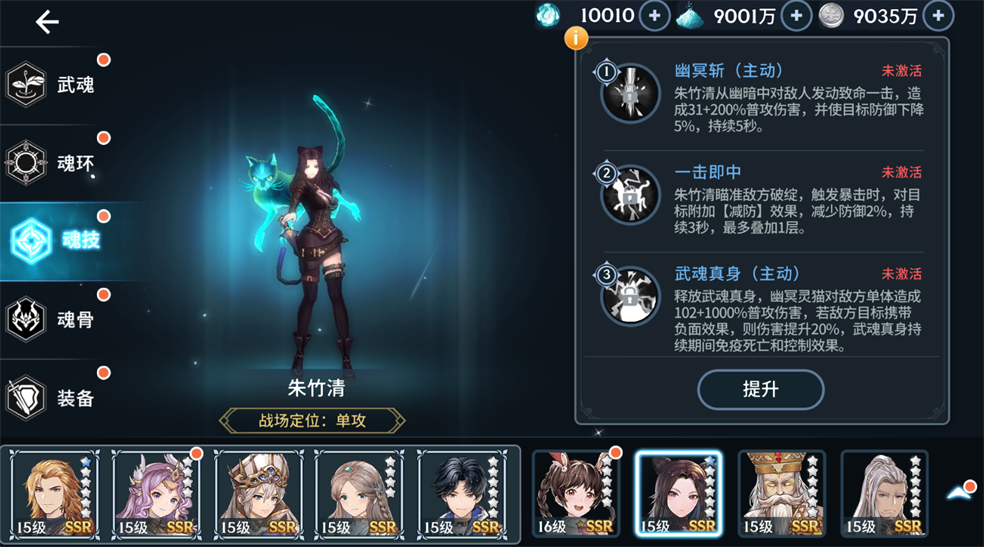The height and width of the screenshot is (547, 984).
Task: Go back using the arrow button
Action: point(47,23)
